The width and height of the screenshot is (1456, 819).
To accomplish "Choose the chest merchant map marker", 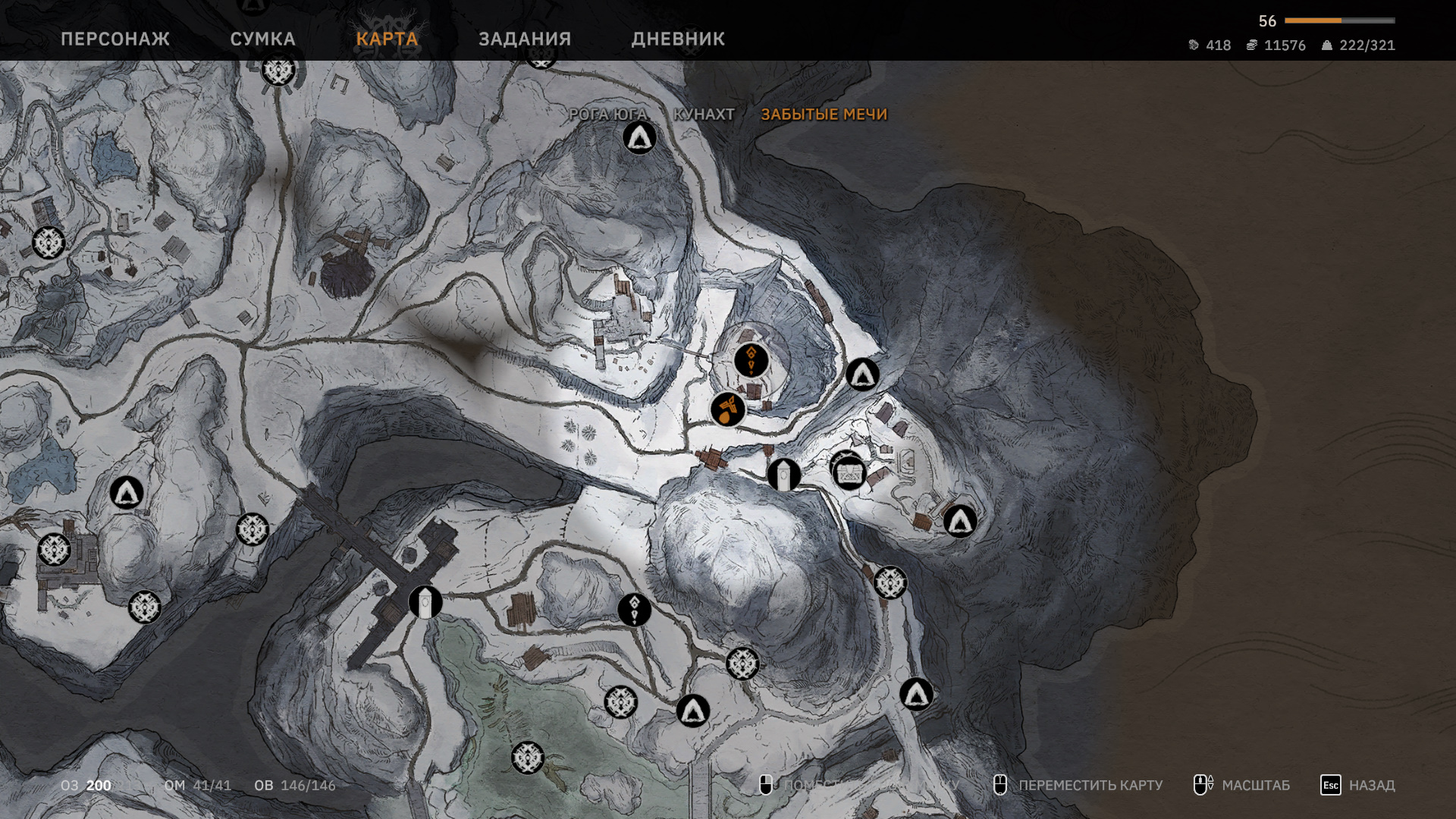I will [x=849, y=473].
